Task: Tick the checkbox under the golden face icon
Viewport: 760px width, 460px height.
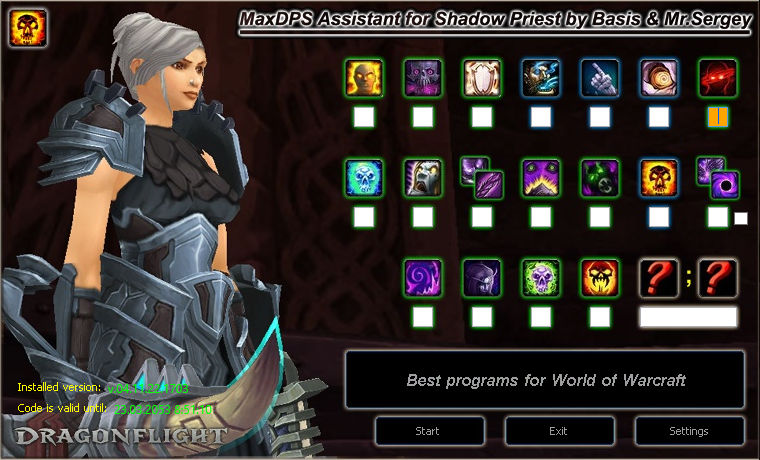Action: [x=364, y=117]
